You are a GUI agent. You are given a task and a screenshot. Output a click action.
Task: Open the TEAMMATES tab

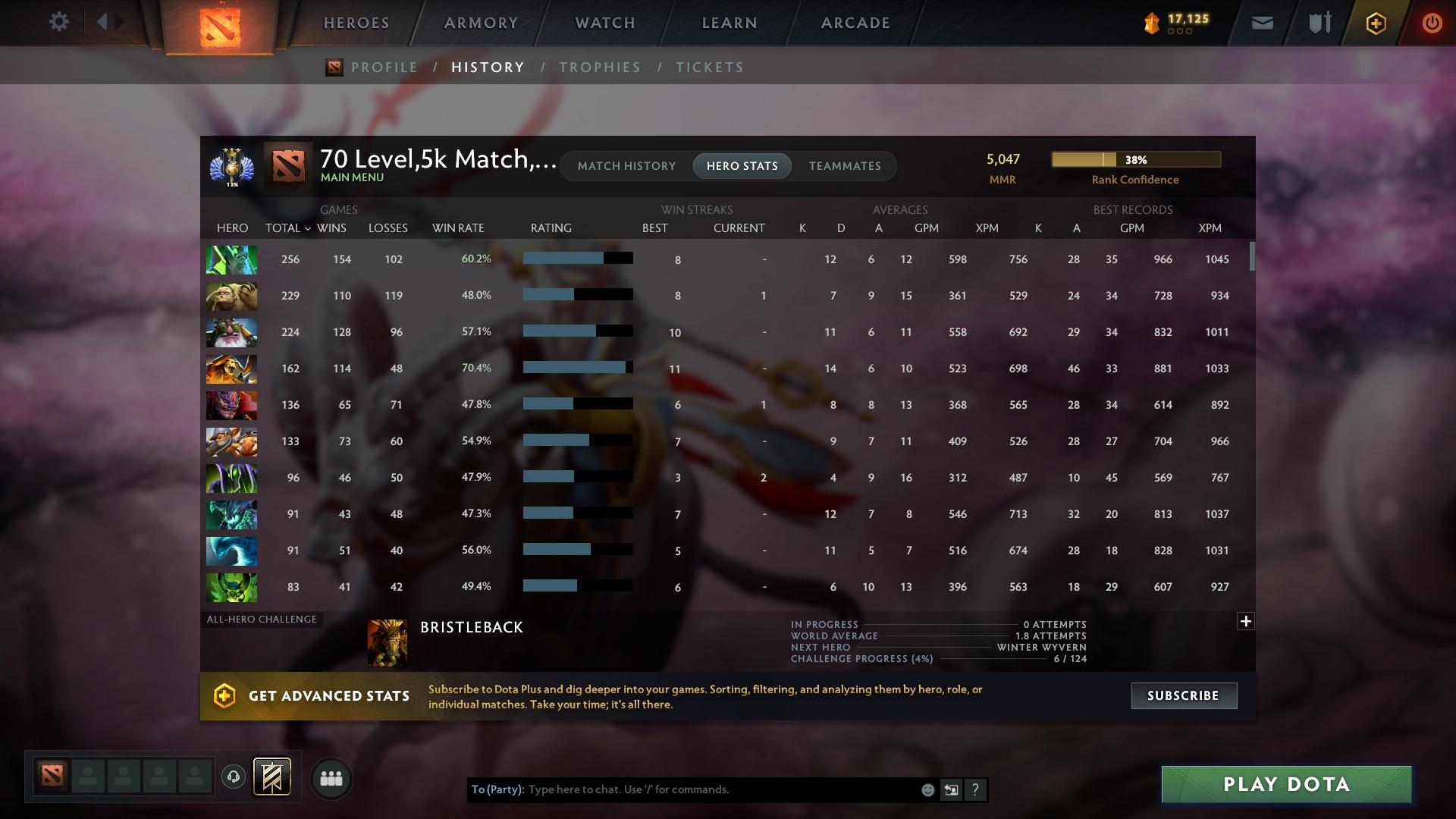(x=845, y=166)
